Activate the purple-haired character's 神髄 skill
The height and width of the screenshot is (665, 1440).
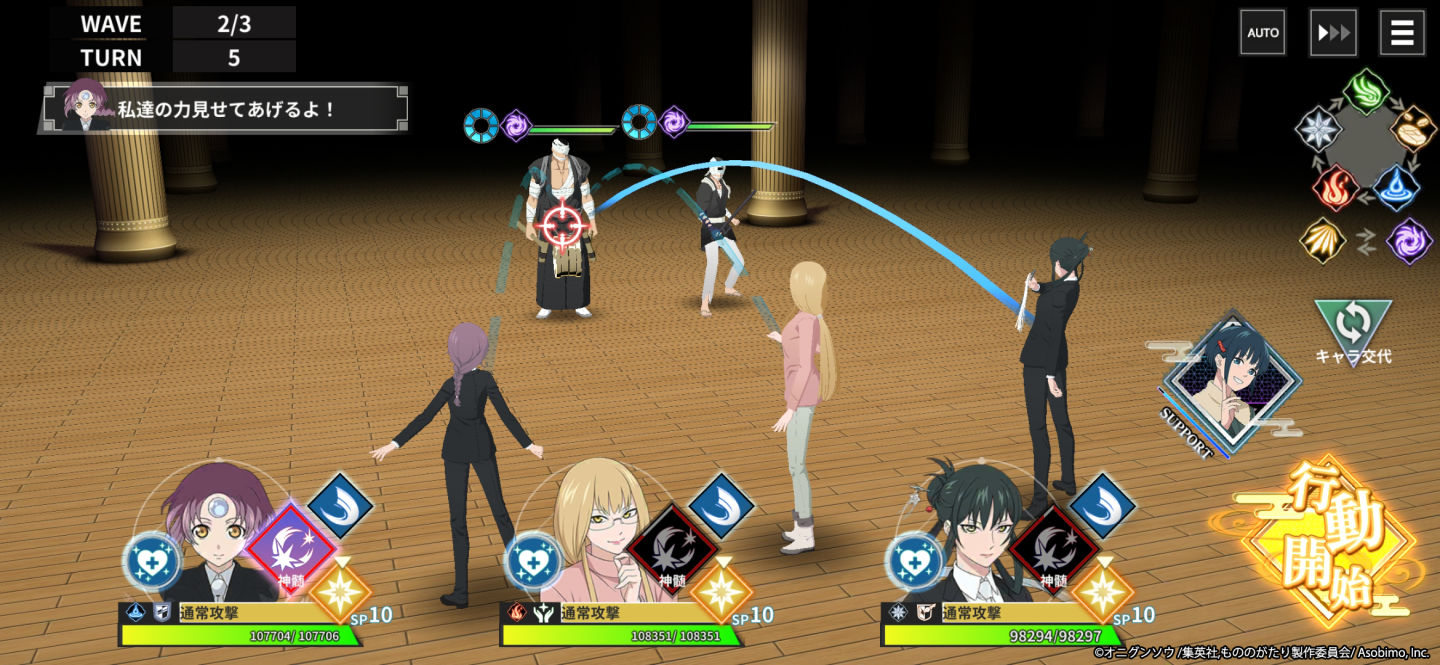click(291, 546)
